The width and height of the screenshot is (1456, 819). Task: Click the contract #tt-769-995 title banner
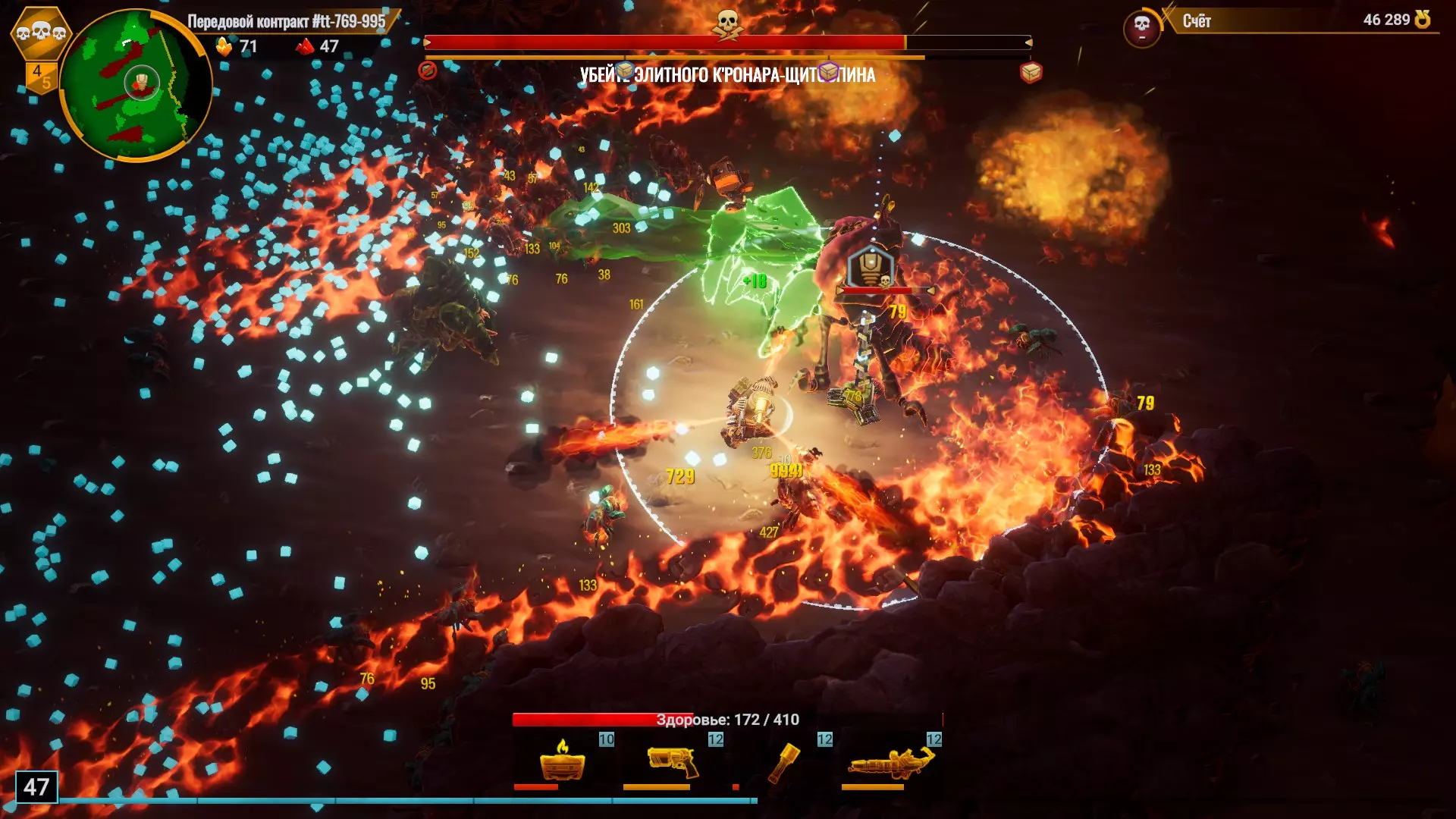[287, 21]
